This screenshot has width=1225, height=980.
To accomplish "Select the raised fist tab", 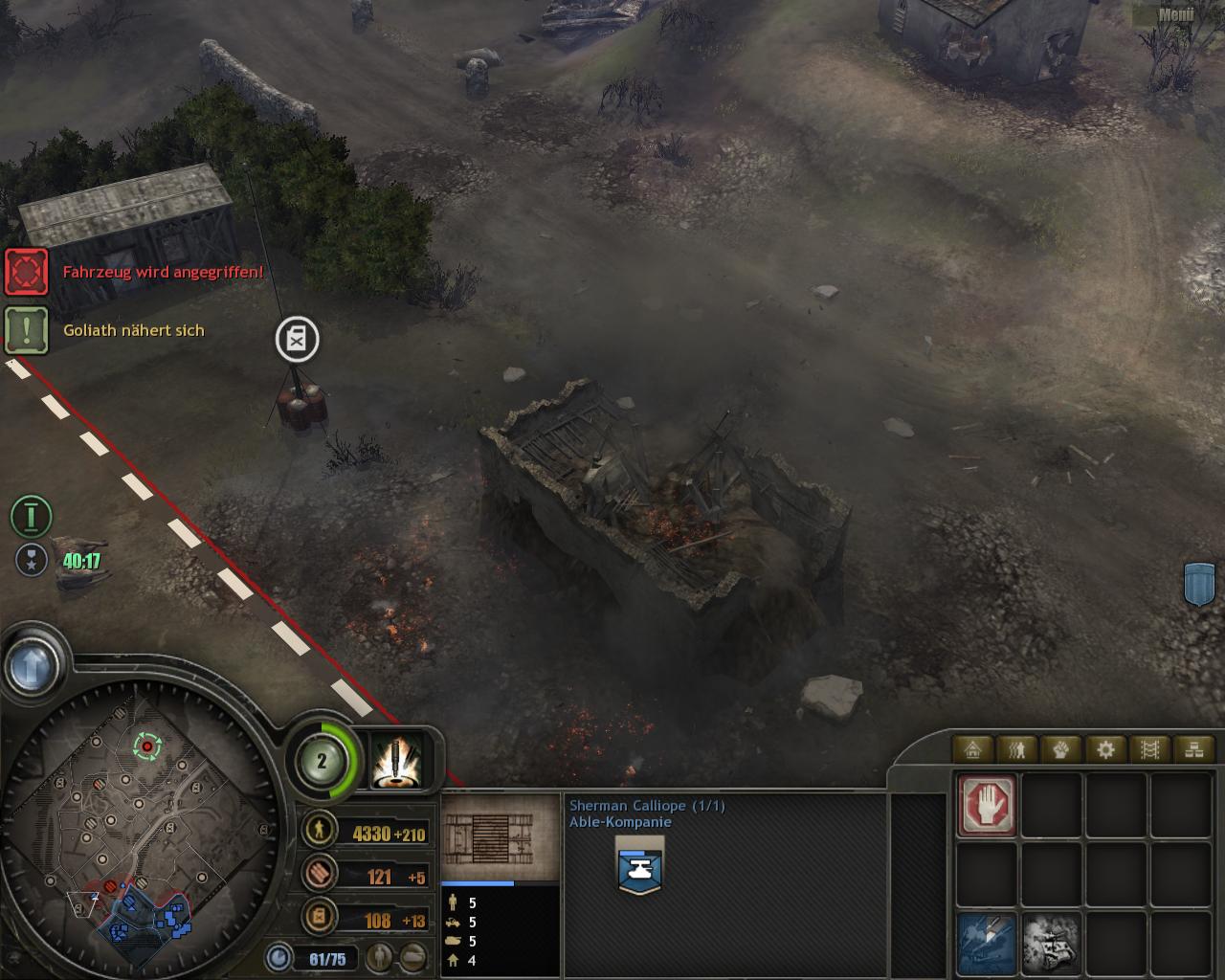I will click(x=1061, y=749).
